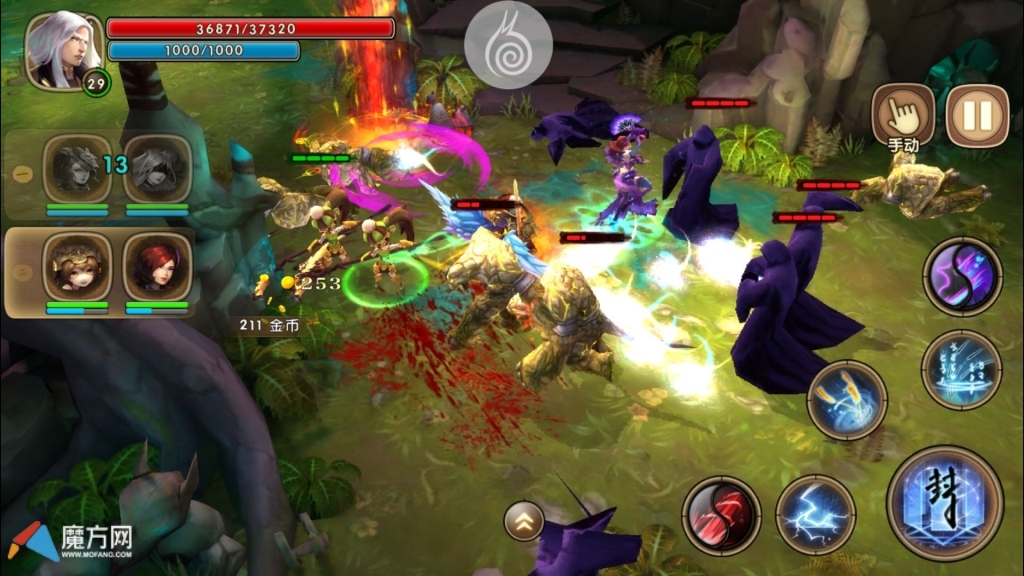The width and height of the screenshot is (1024, 576).
Task: Pause the game with the pause button
Action: coord(977,116)
